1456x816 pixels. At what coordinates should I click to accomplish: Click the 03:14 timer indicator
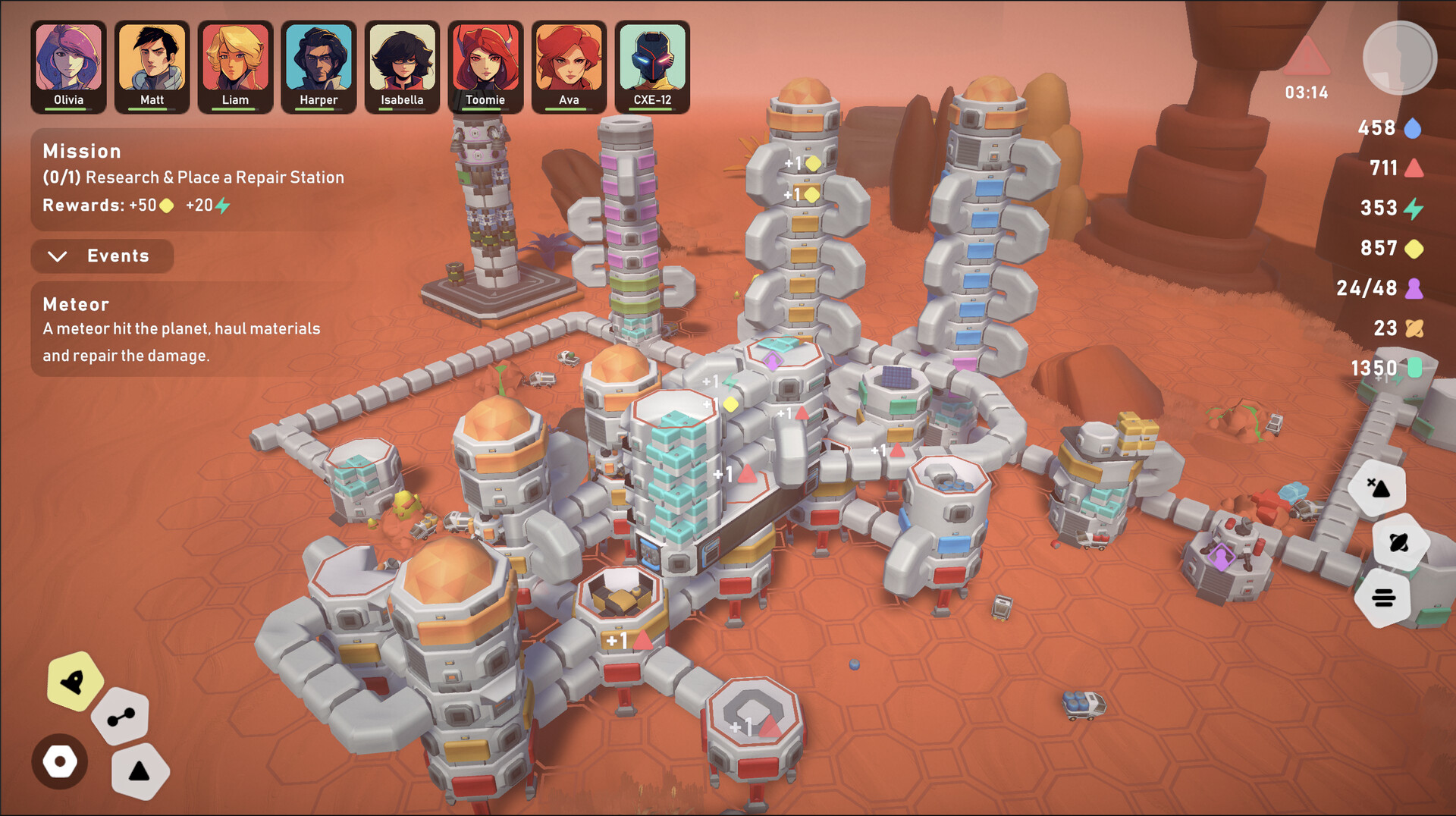click(x=1307, y=93)
